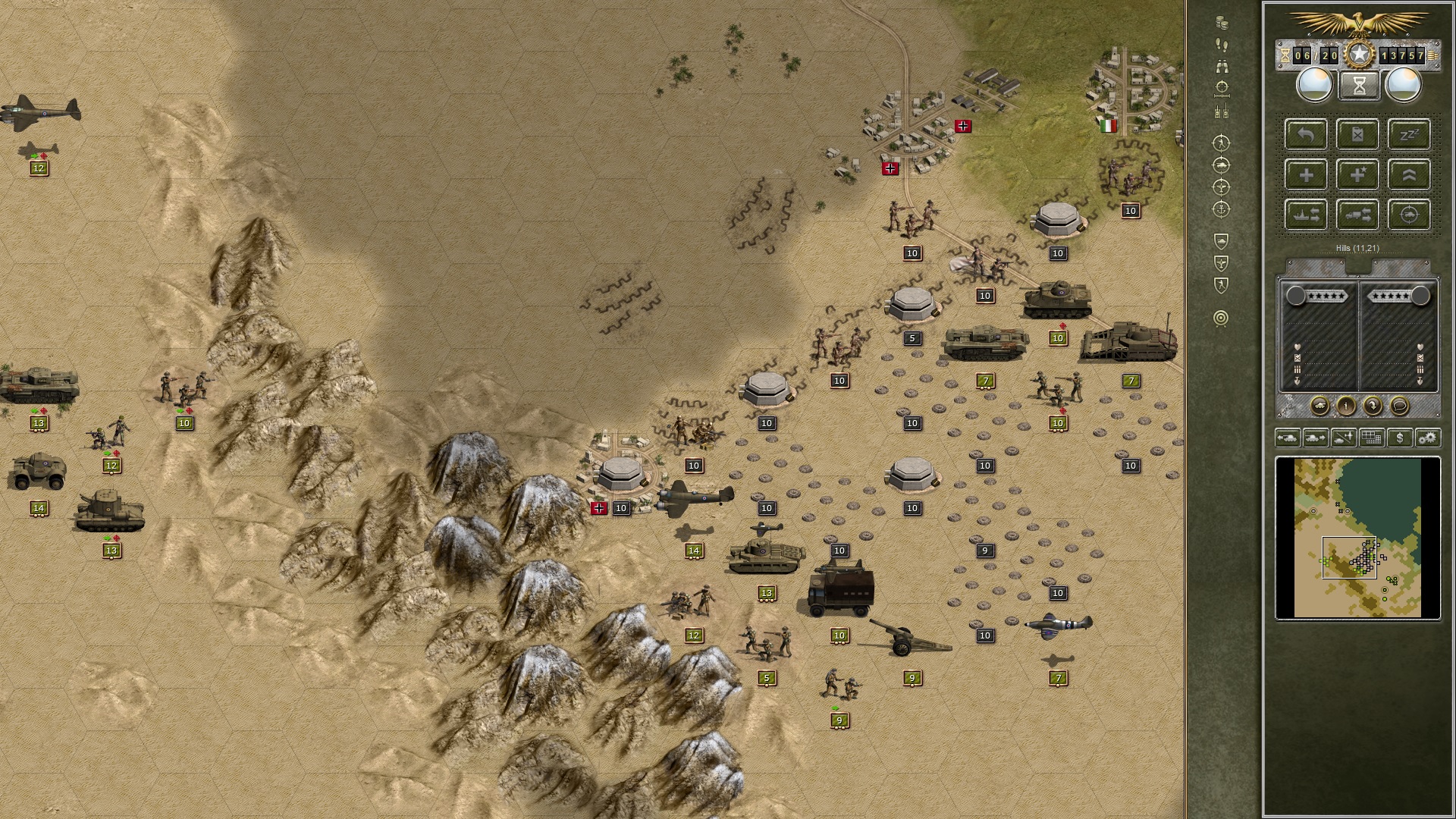Upgrade the unit using the chevron icon
The image size is (1456, 819).
[x=1409, y=175]
